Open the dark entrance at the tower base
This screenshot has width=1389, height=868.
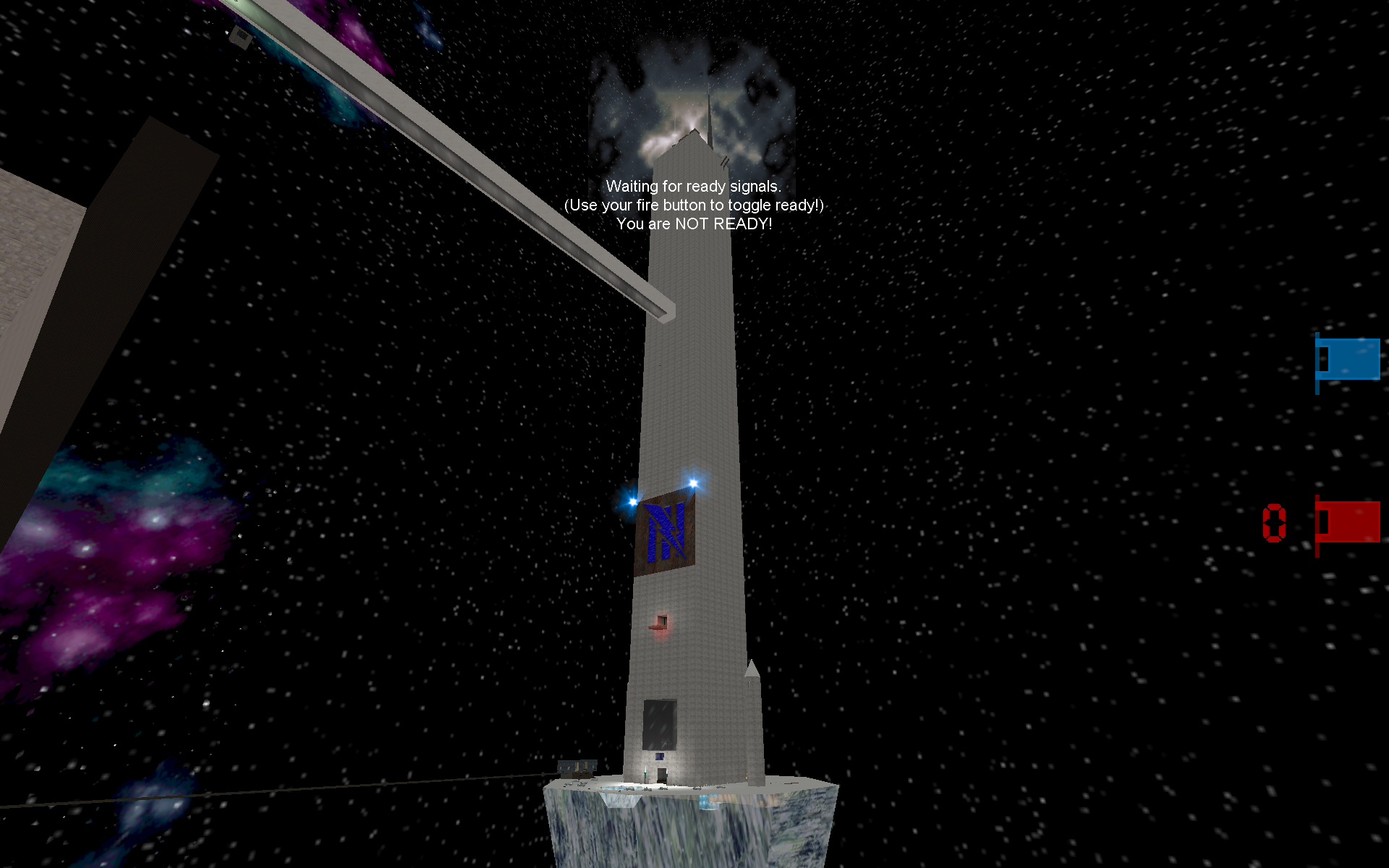(x=662, y=775)
